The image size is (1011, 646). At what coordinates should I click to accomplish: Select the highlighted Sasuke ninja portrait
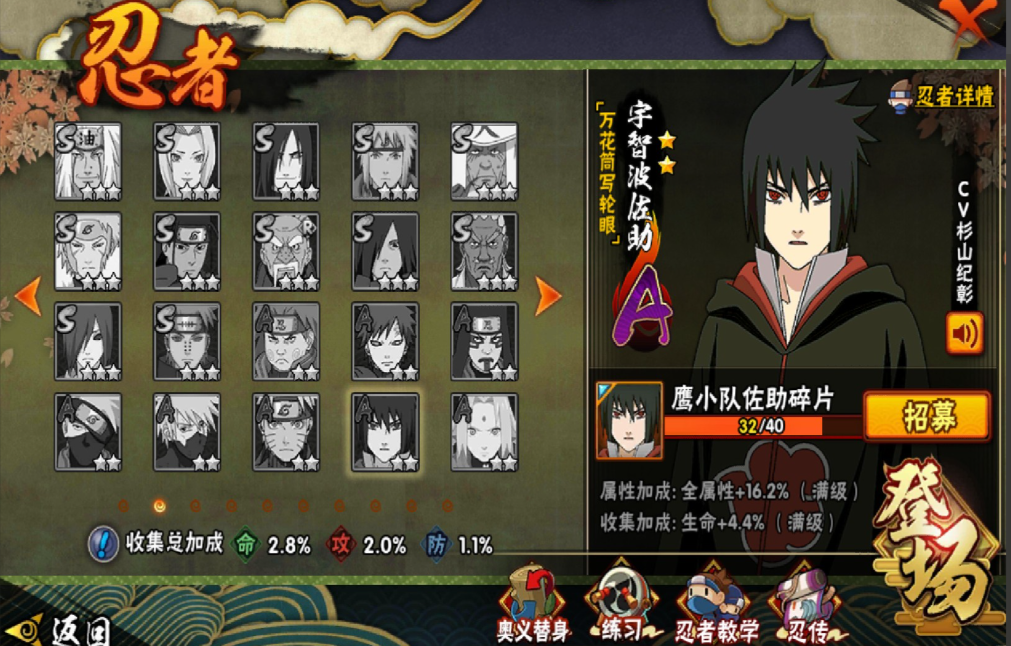point(385,431)
